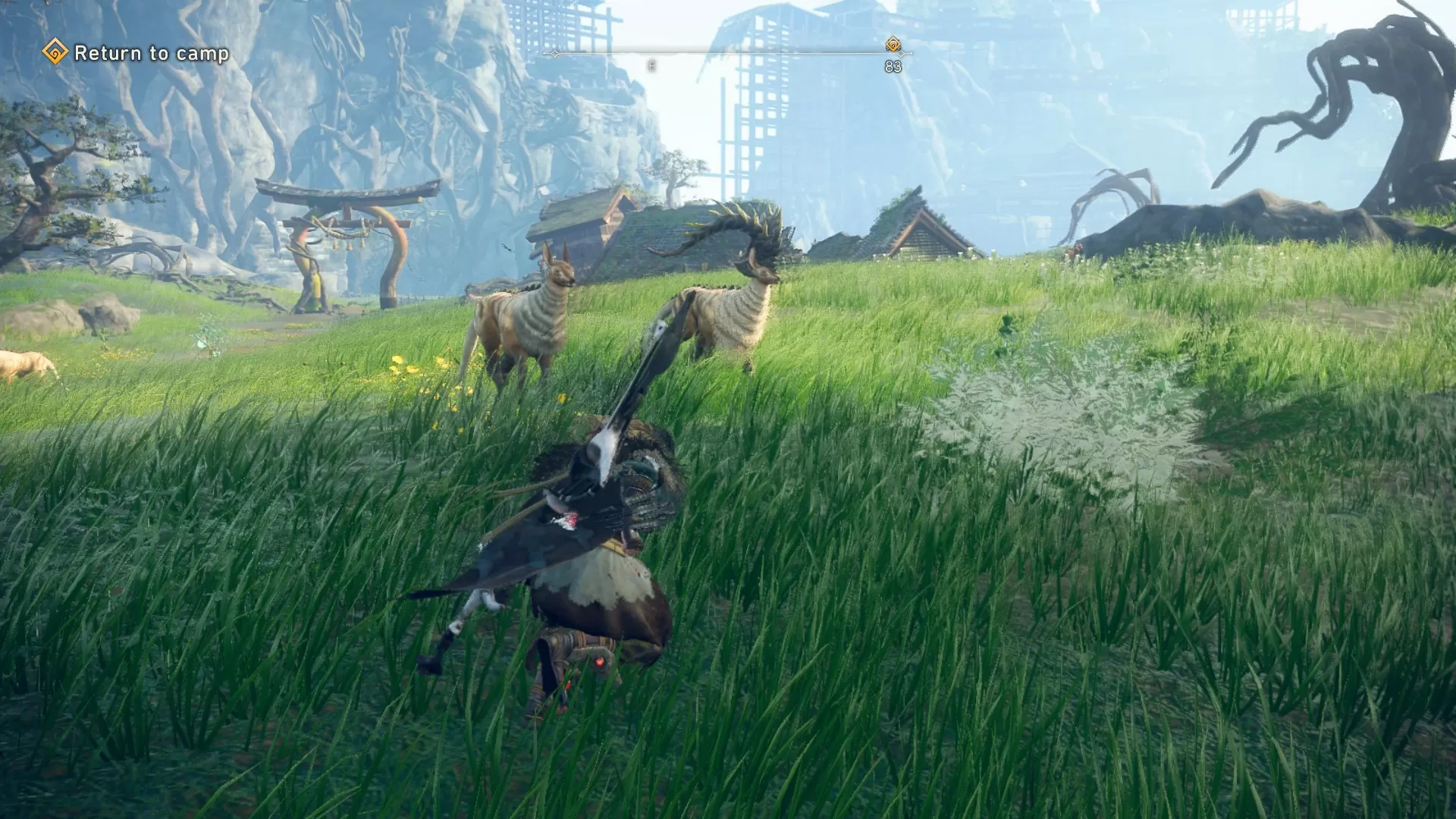The height and width of the screenshot is (819, 1456).
Task: Click the orange quest marker icon beside Return to camp
Action: [x=55, y=52]
